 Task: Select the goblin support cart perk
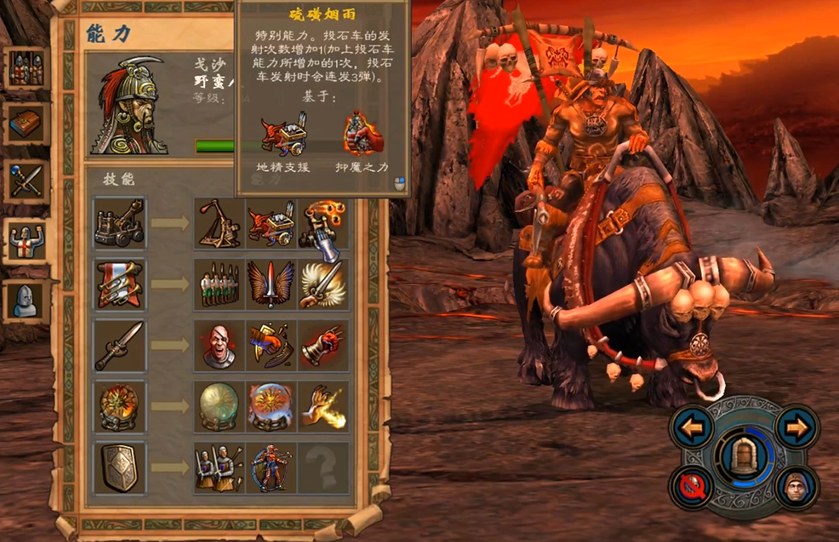(271, 223)
